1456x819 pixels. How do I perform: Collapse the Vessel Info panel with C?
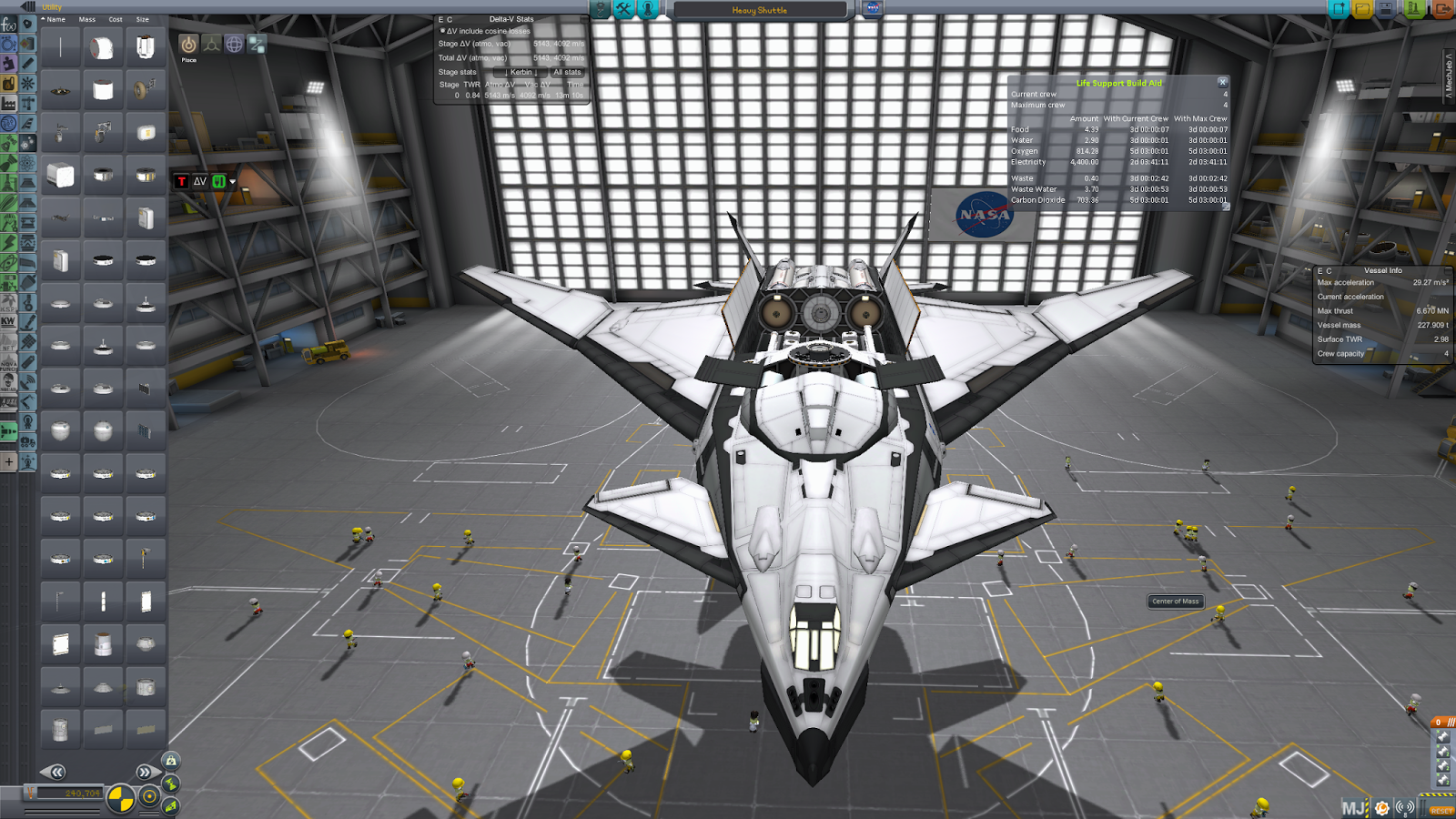tap(1327, 269)
